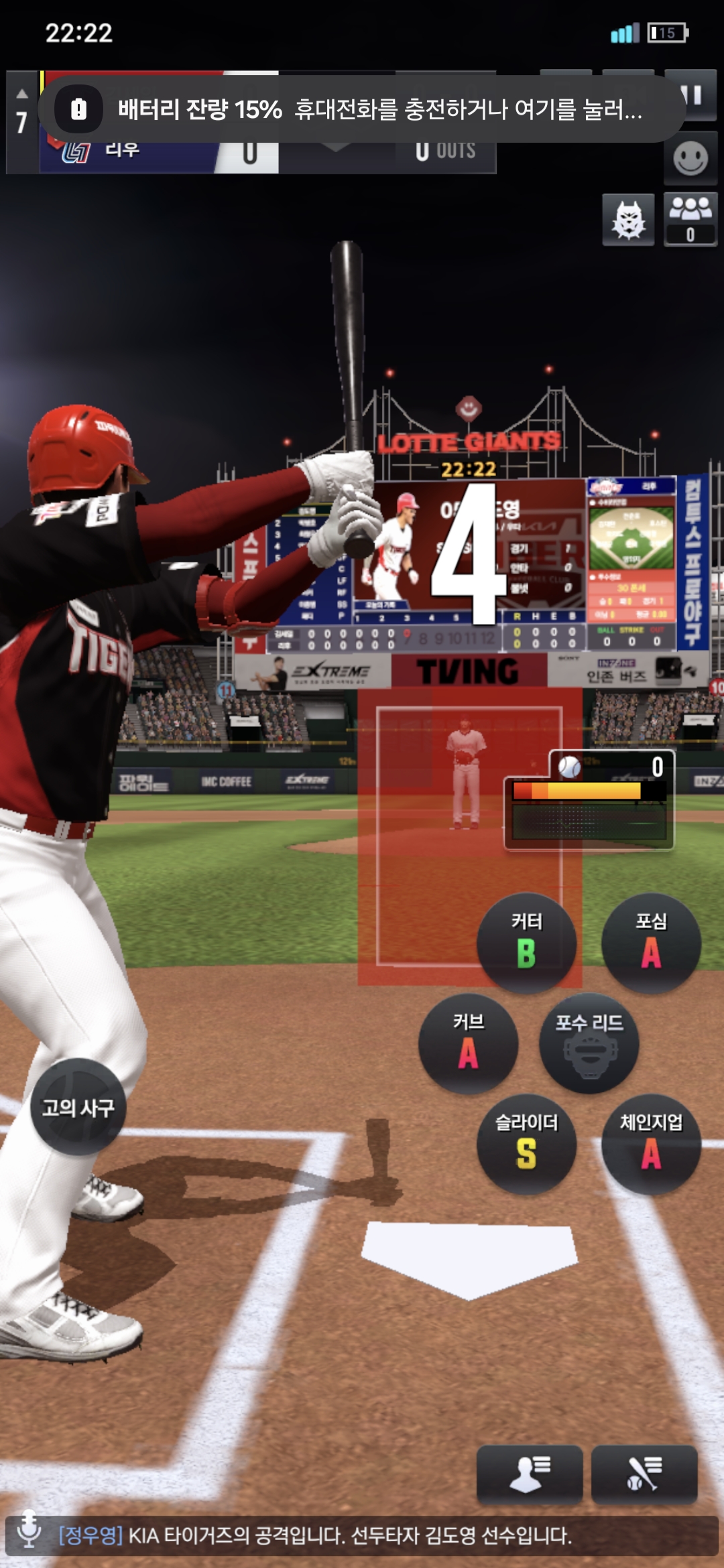724x1568 pixels.
Task: Expand the inning 7 scoreboard arrow
Action: [22, 94]
